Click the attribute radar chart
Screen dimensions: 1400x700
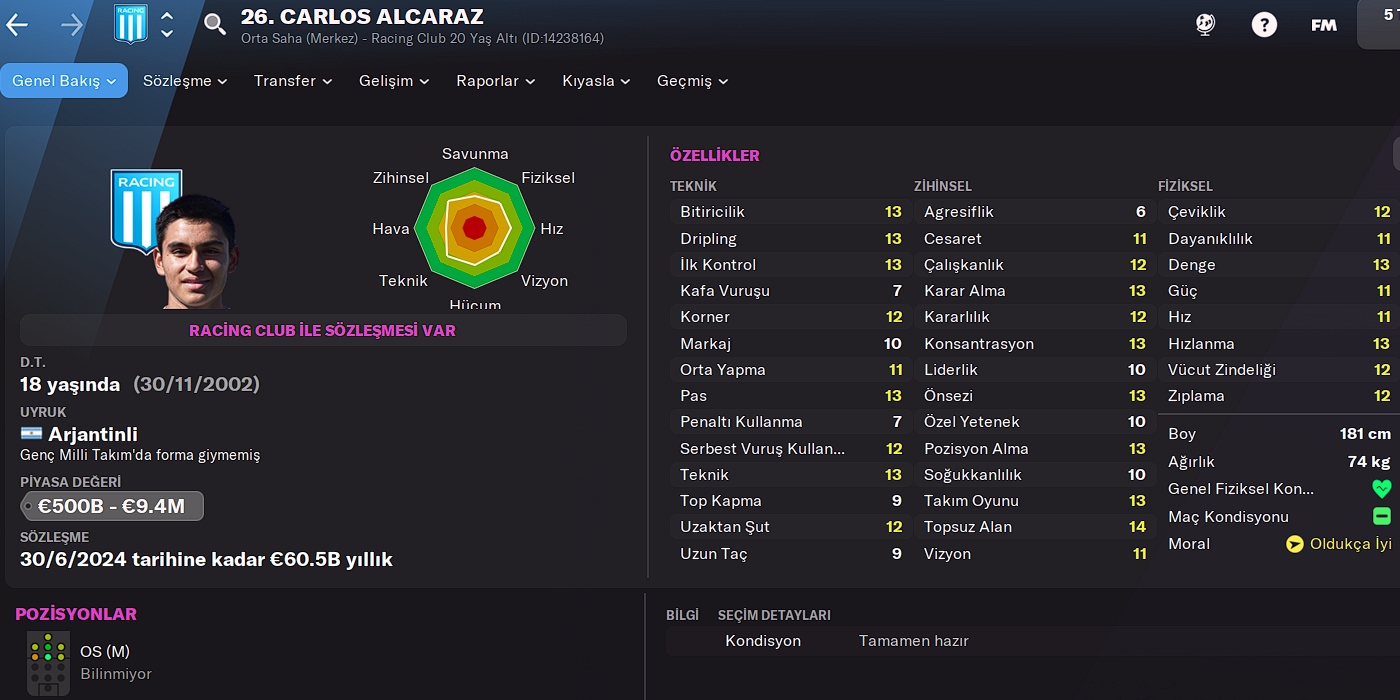[474, 228]
